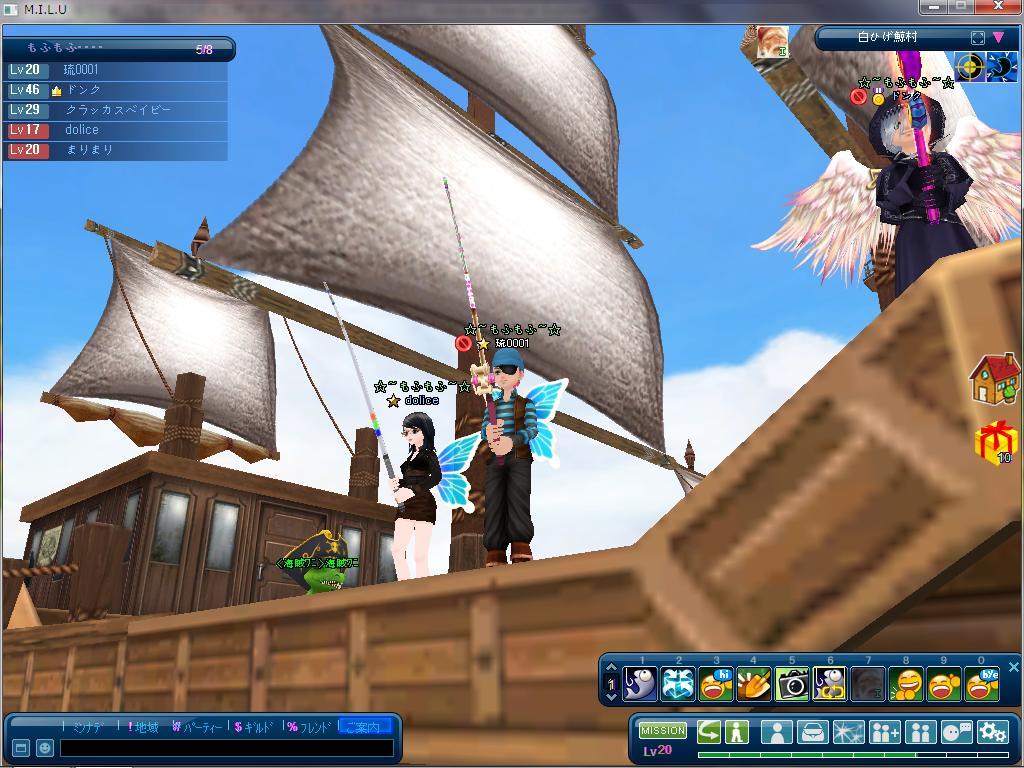Activate the shovel dig skill slot

(754, 684)
